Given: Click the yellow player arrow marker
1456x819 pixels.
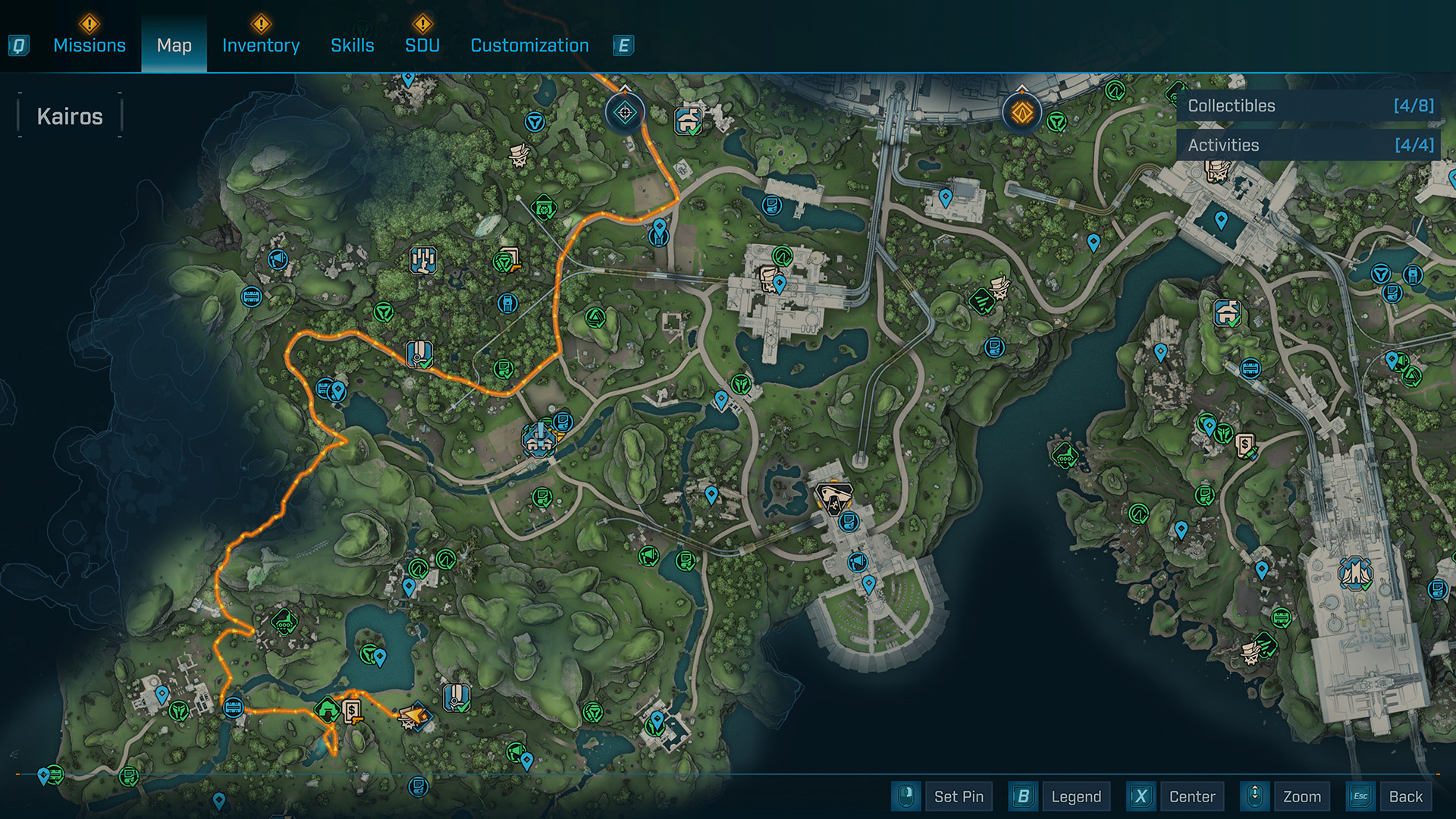Looking at the screenshot, I should pos(414,715).
